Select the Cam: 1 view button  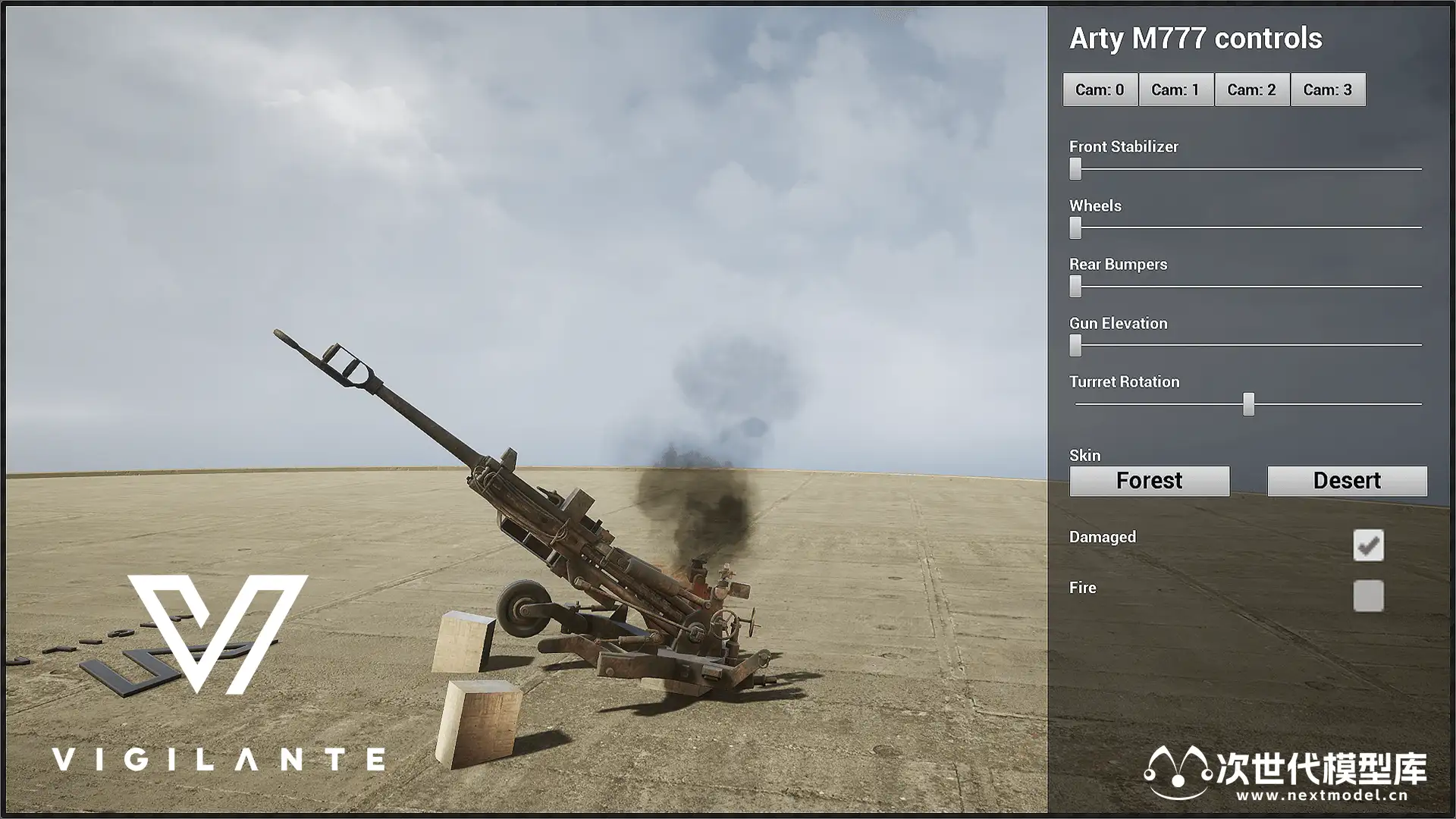[x=1175, y=89]
